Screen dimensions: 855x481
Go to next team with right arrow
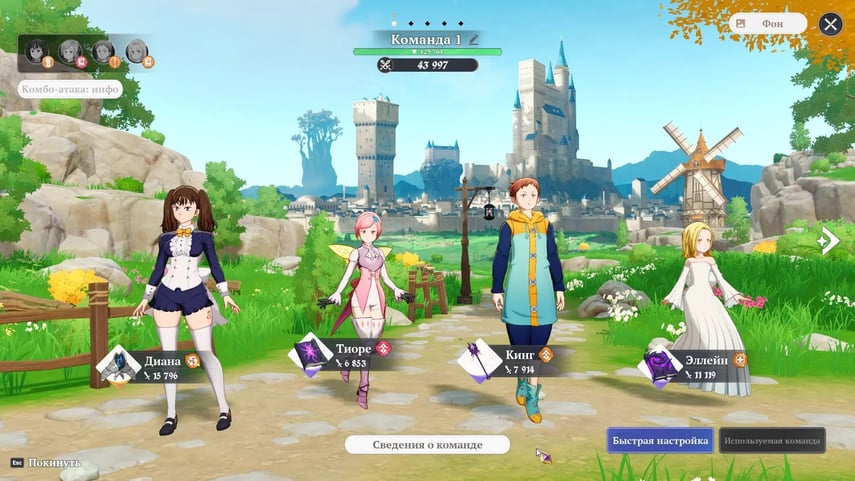point(828,241)
